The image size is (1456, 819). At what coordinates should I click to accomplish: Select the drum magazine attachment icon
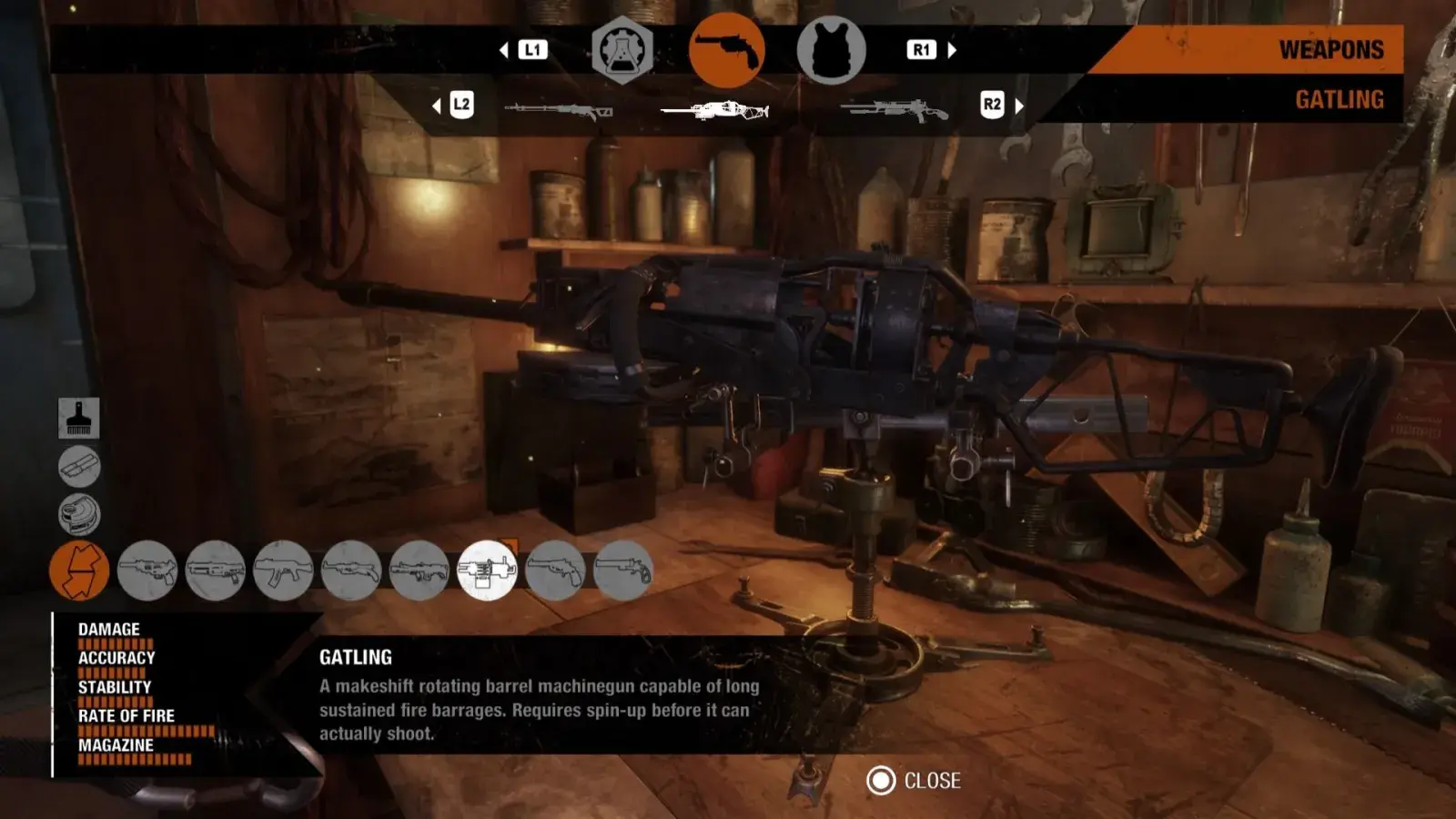79,514
